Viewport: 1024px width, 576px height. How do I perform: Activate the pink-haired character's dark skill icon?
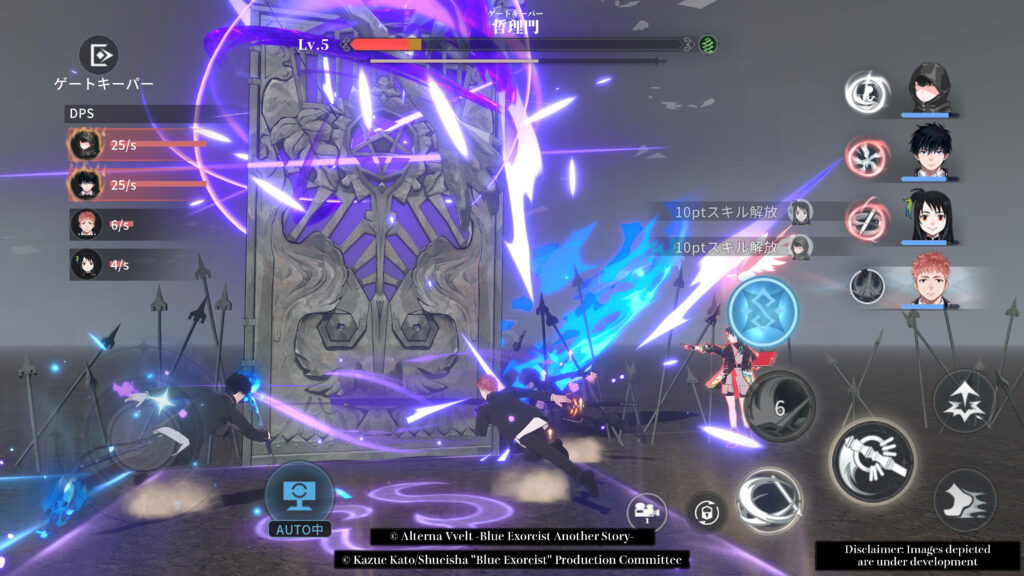867,286
